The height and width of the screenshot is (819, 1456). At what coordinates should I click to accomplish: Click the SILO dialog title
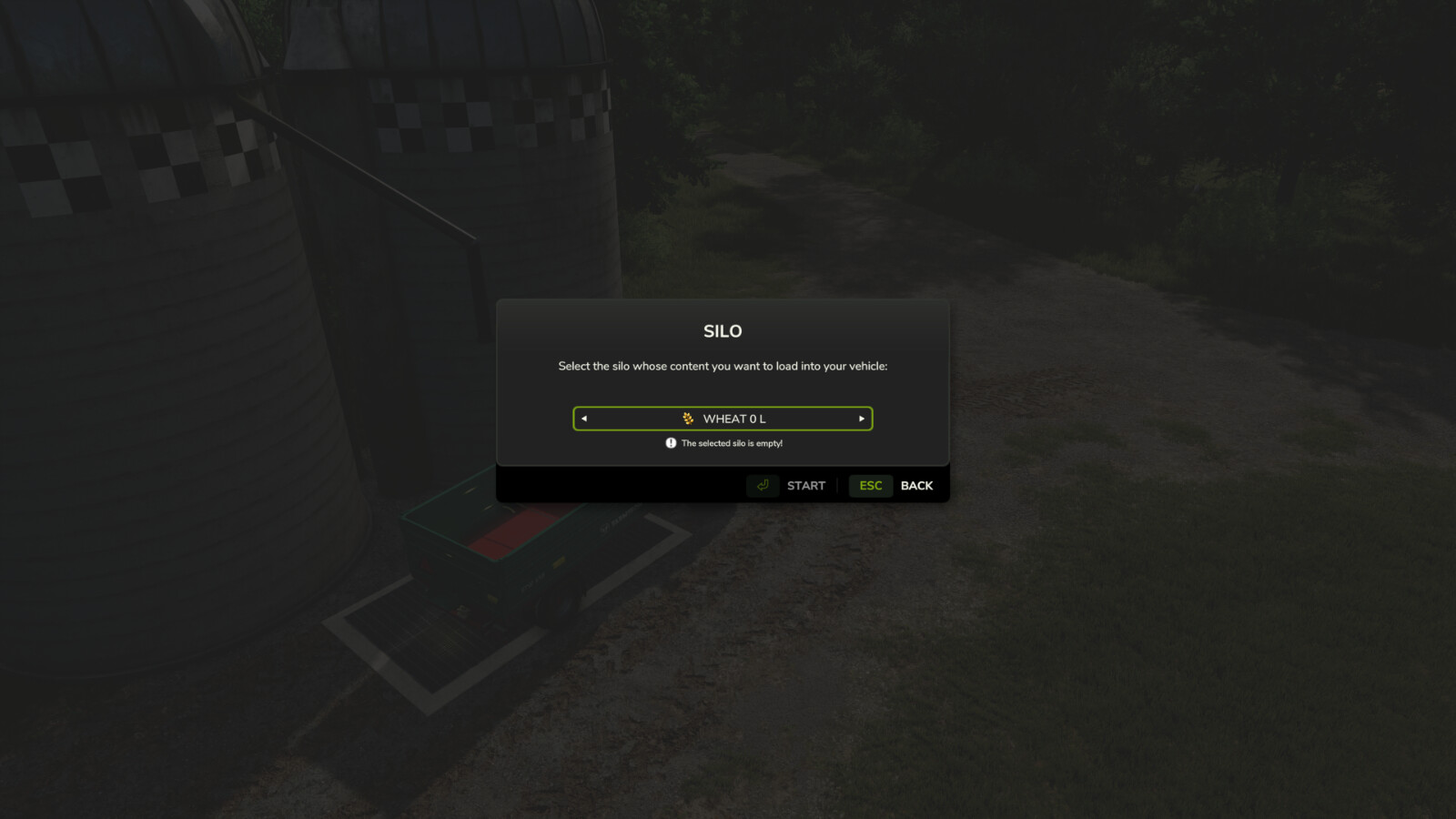(x=723, y=331)
